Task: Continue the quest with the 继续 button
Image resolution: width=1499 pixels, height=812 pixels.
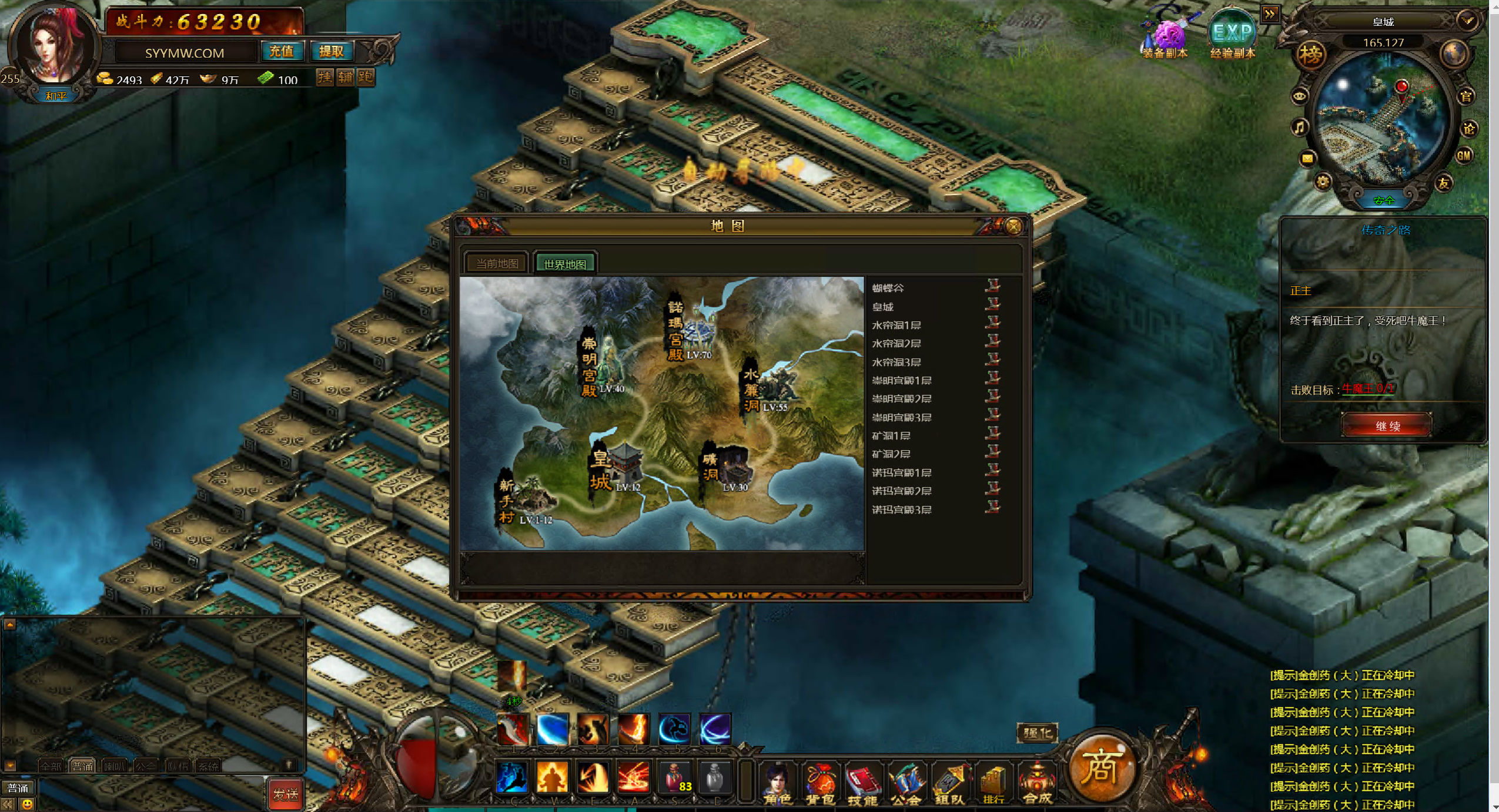Action: point(1386,426)
